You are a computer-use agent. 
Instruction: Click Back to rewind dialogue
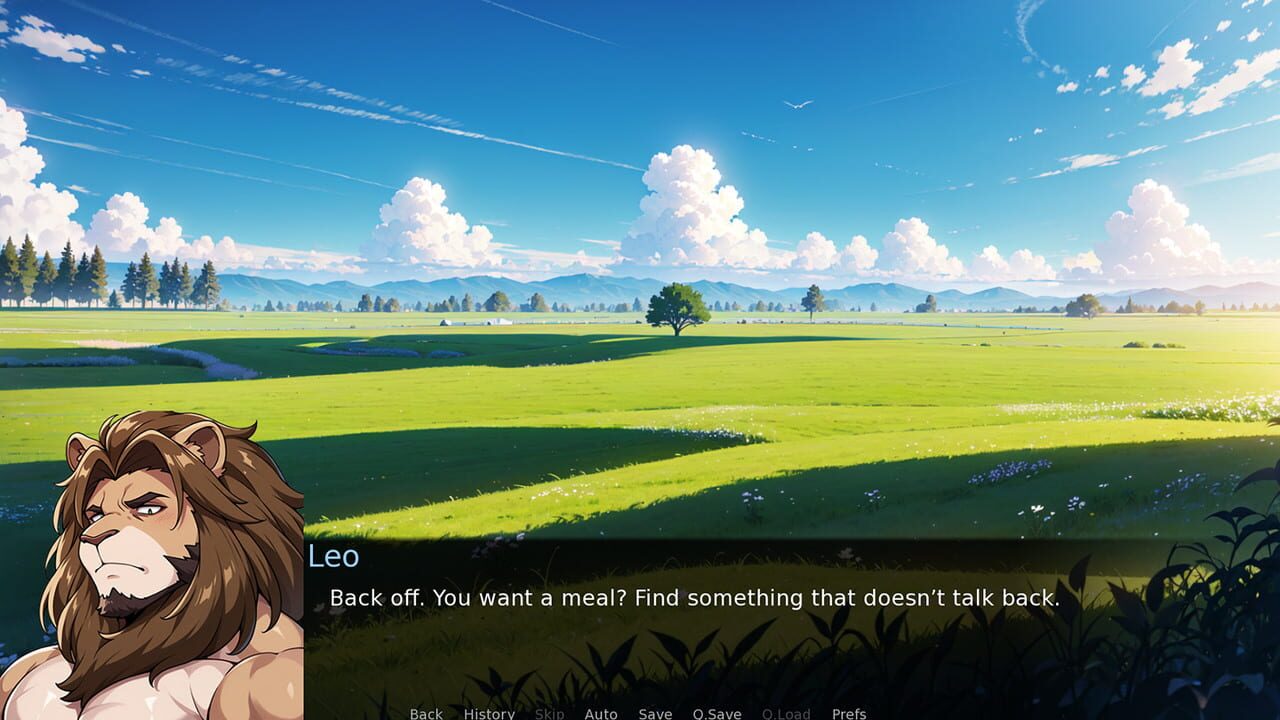point(425,714)
